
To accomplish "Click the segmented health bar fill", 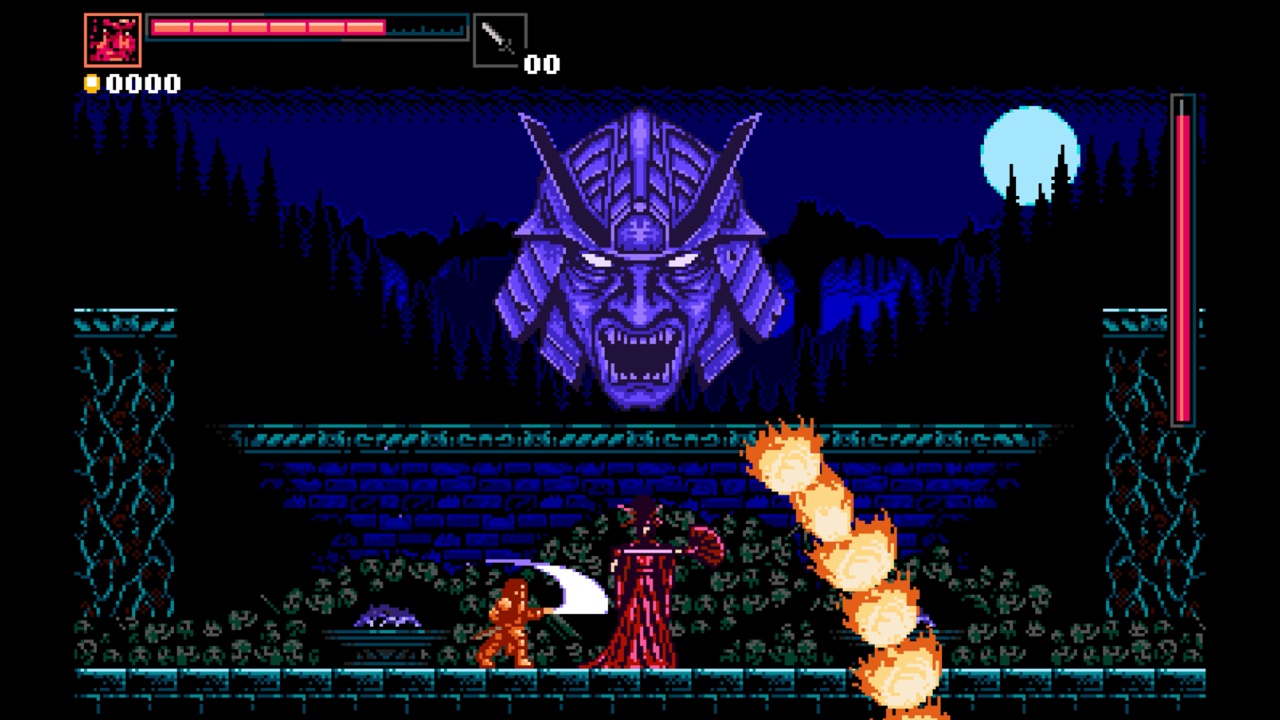I will point(265,28).
